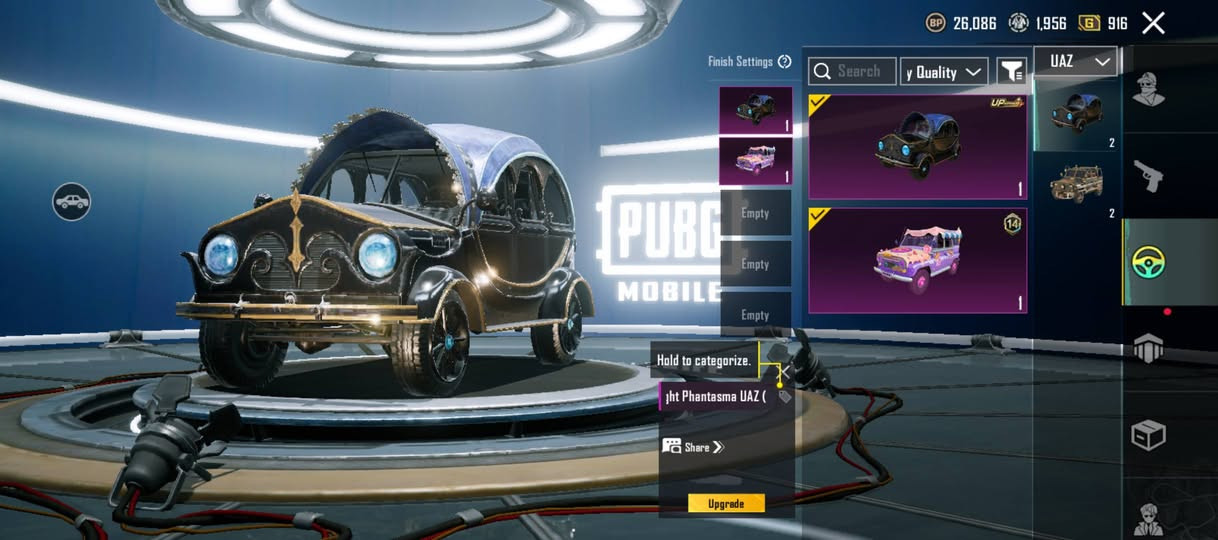Show Finish Settings help info
The image size is (1218, 540).
click(784, 62)
